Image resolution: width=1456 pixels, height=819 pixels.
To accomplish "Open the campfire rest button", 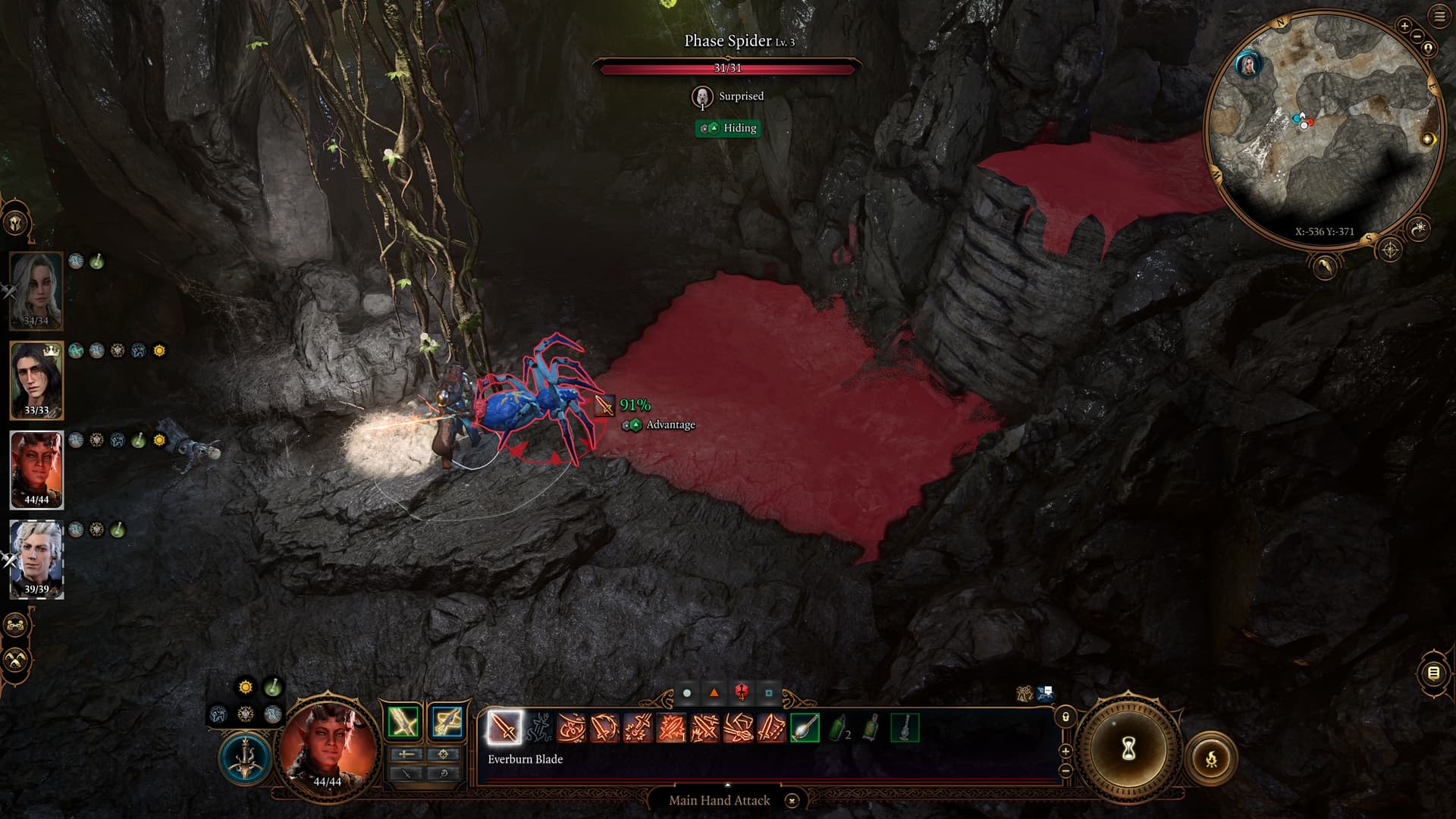I will pos(1211,757).
